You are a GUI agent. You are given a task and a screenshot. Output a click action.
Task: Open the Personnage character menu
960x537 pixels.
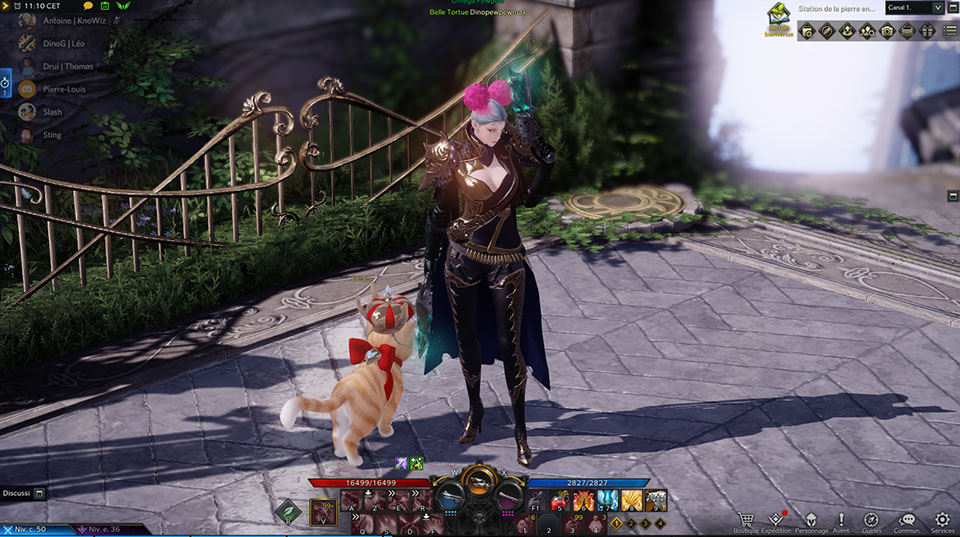pos(810,520)
